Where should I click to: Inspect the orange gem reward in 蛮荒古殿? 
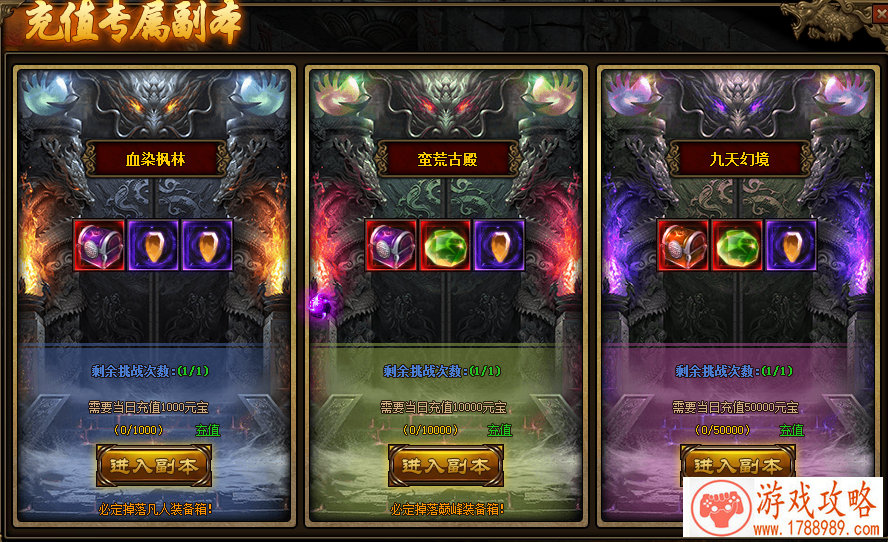500,246
